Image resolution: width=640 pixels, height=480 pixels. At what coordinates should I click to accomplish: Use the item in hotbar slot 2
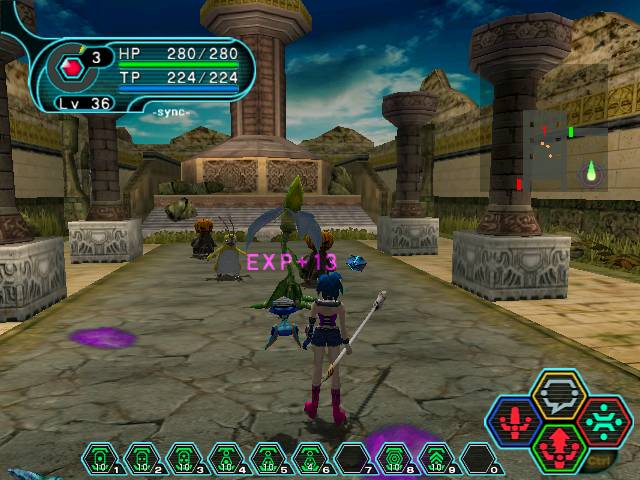click(142, 459)
